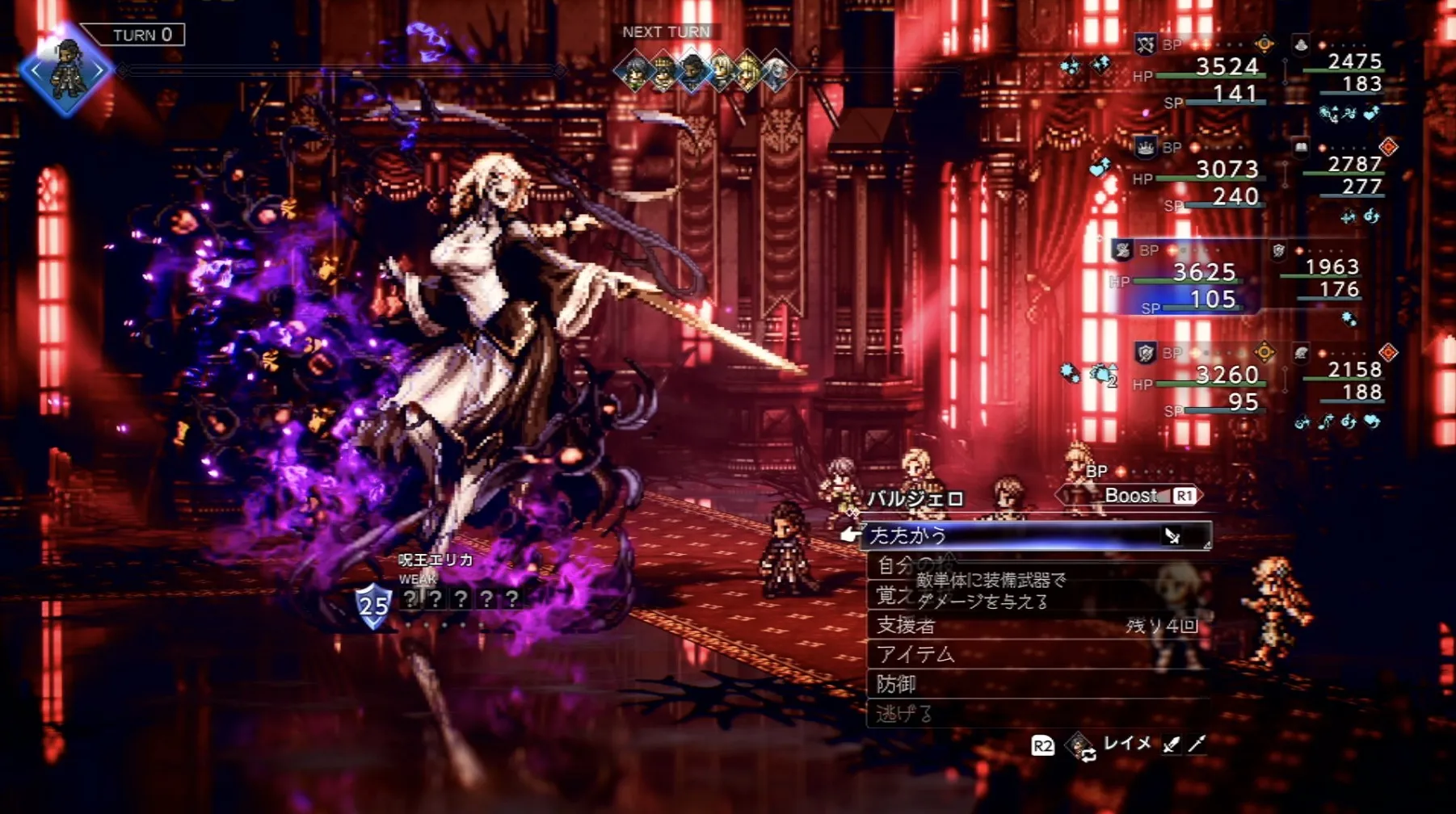Click the left arrow on the character diamond
The height and width of the screenshot is (814, 1456).
(x=34, y=71)
